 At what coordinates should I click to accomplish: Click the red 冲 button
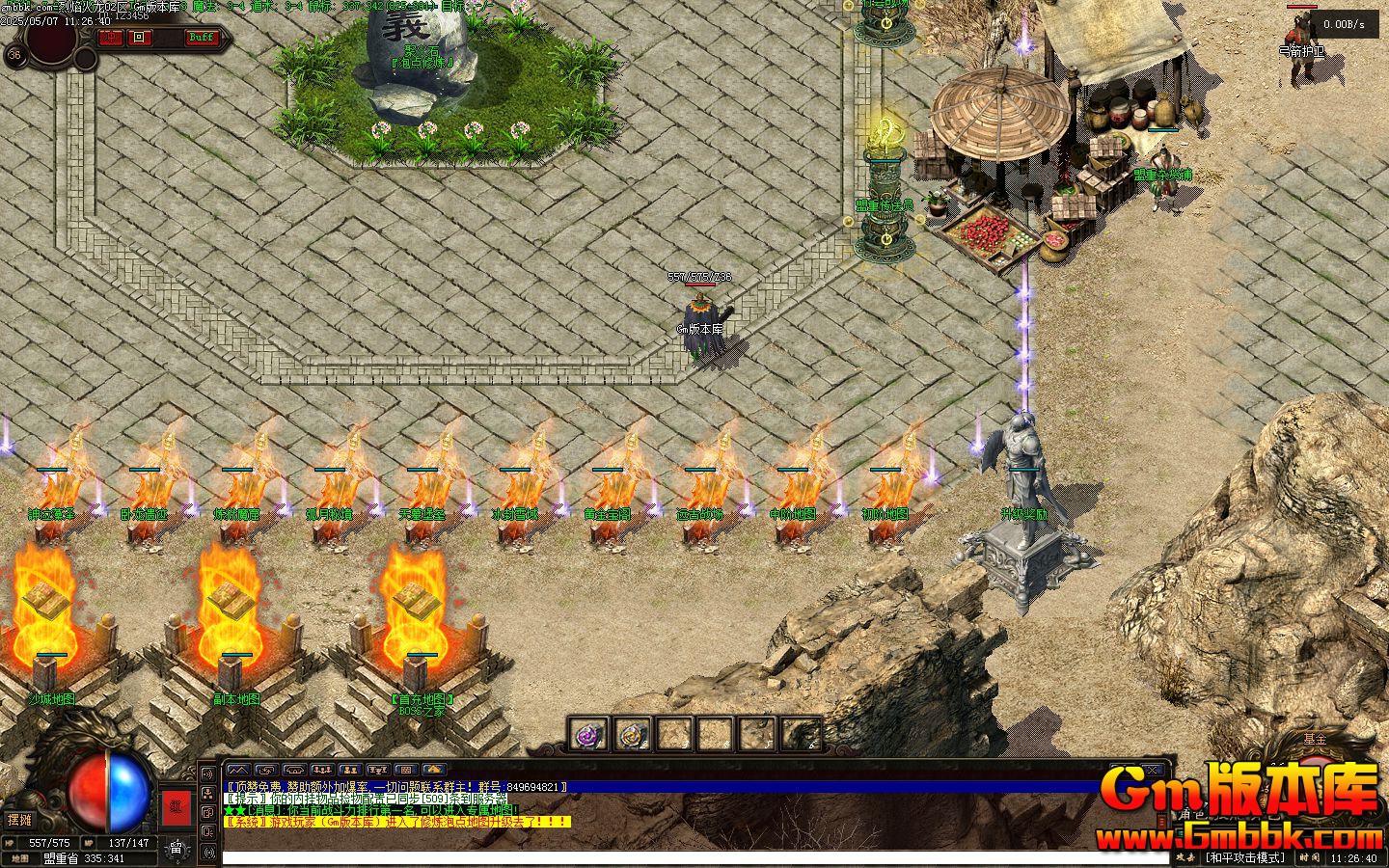pos(111,38)
